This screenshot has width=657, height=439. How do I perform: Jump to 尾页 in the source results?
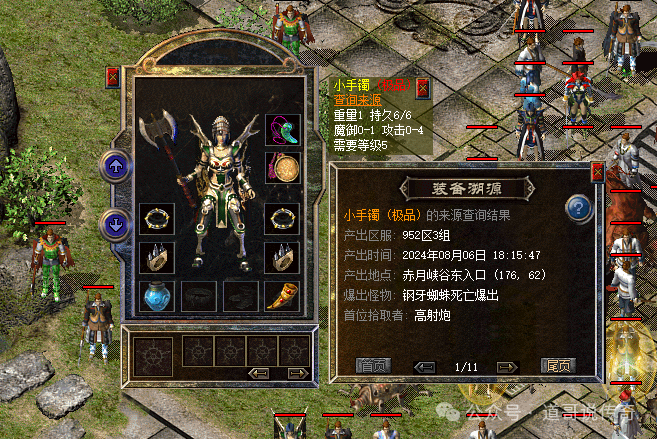coord(557,366)
